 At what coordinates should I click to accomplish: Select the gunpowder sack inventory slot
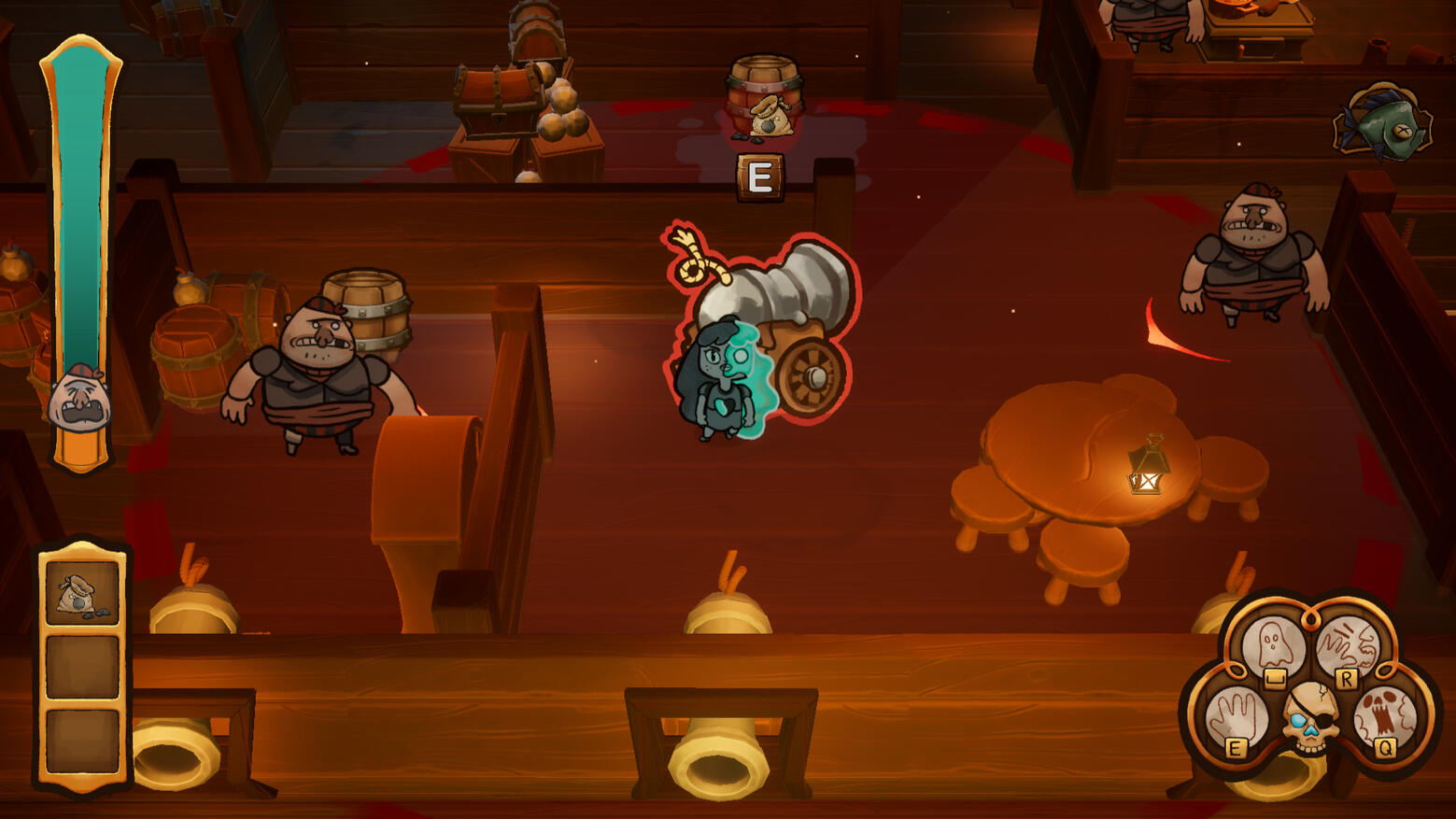click(x=82, y=593)
